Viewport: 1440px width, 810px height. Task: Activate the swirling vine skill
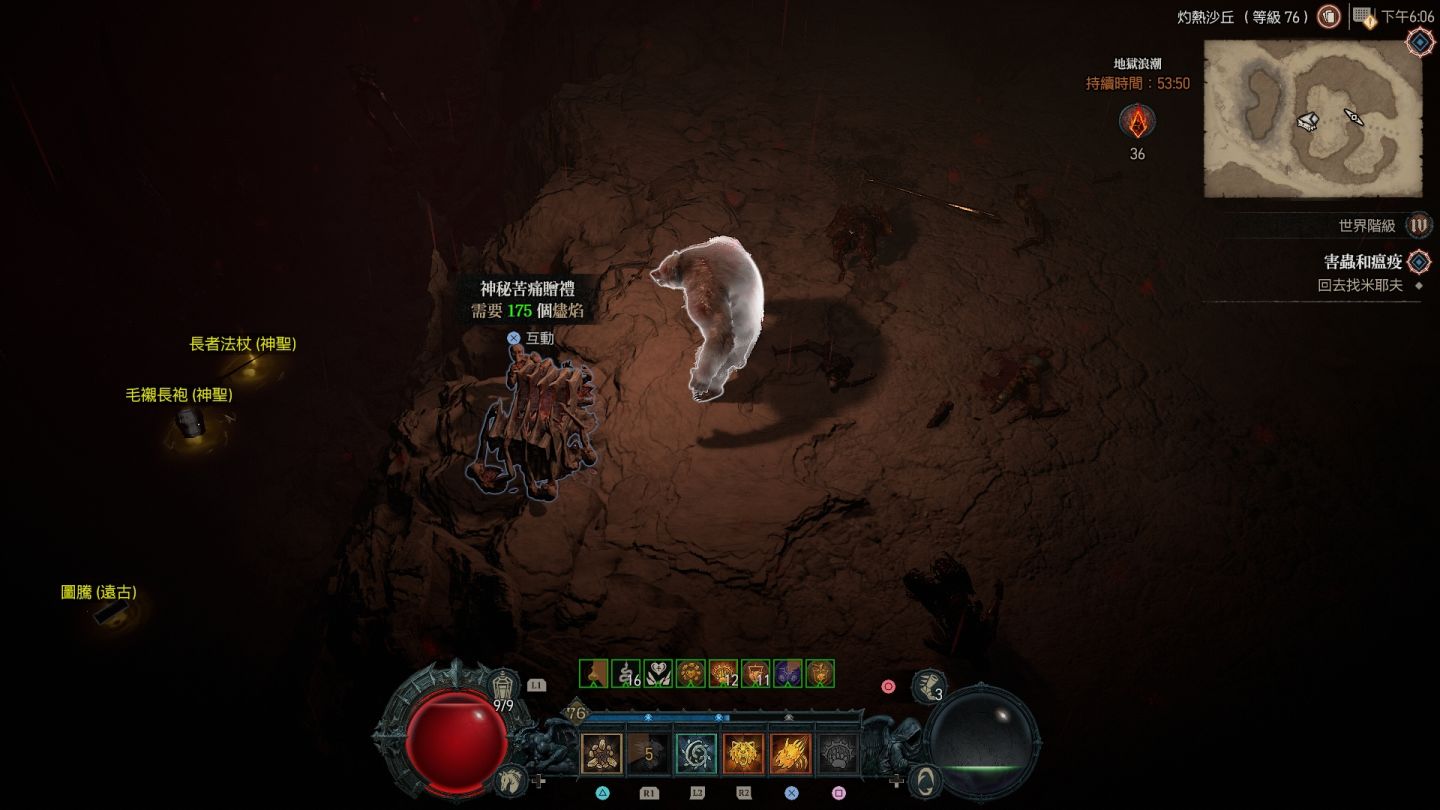(696, 754)
